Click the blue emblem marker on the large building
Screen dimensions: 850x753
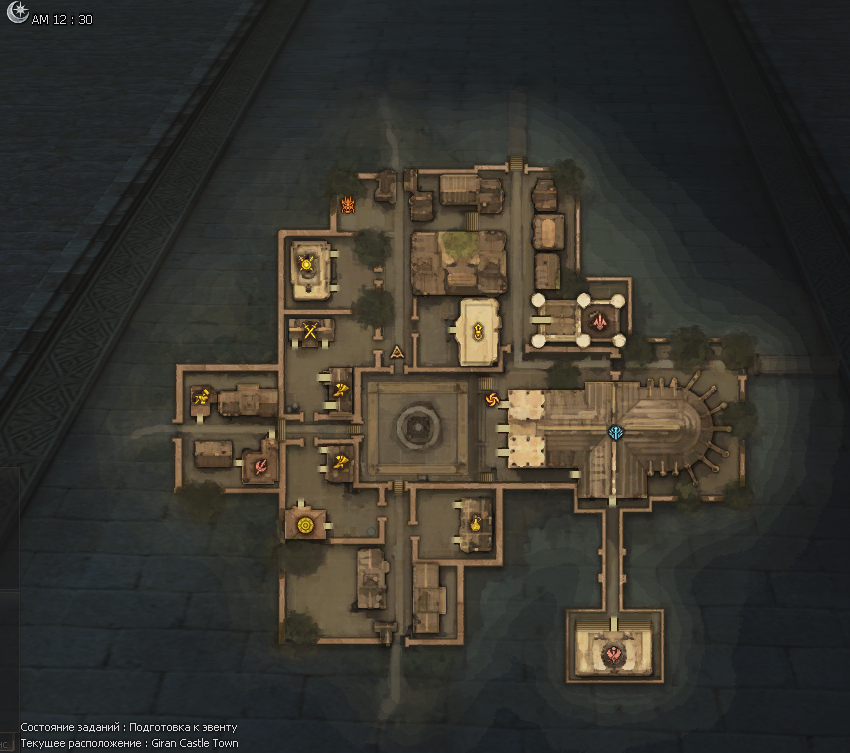coord(614,432)
